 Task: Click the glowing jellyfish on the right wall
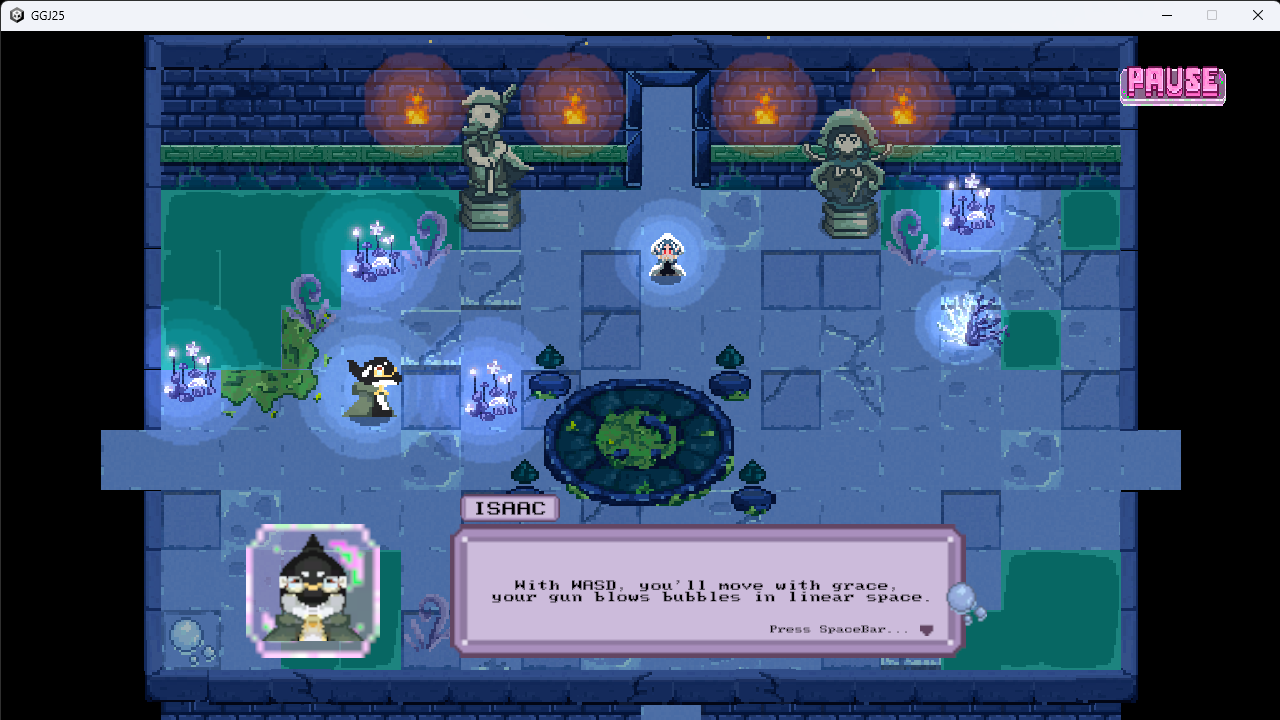pyautogui.click(x=962, y=320)
